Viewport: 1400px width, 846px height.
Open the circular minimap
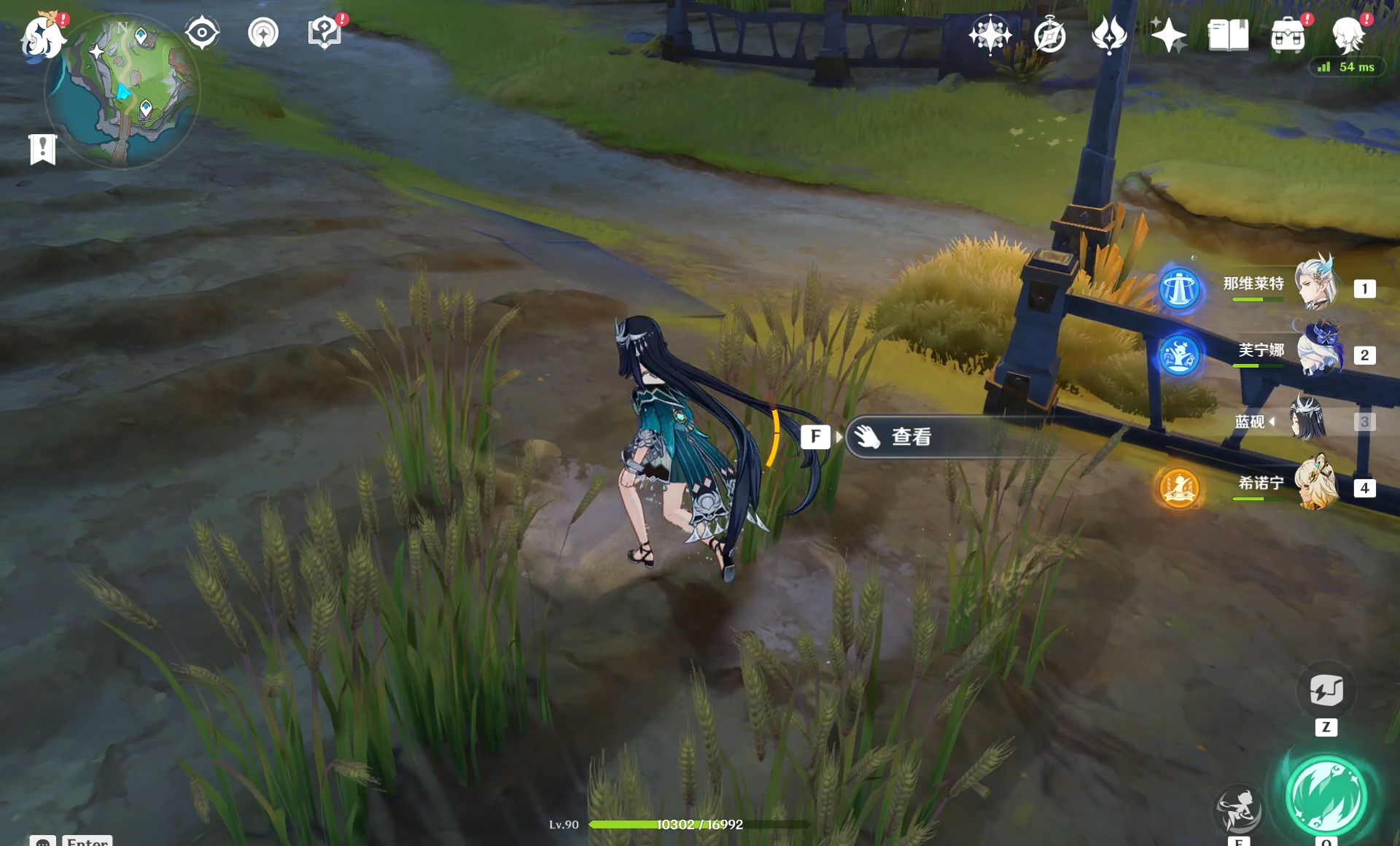point(122,91)
